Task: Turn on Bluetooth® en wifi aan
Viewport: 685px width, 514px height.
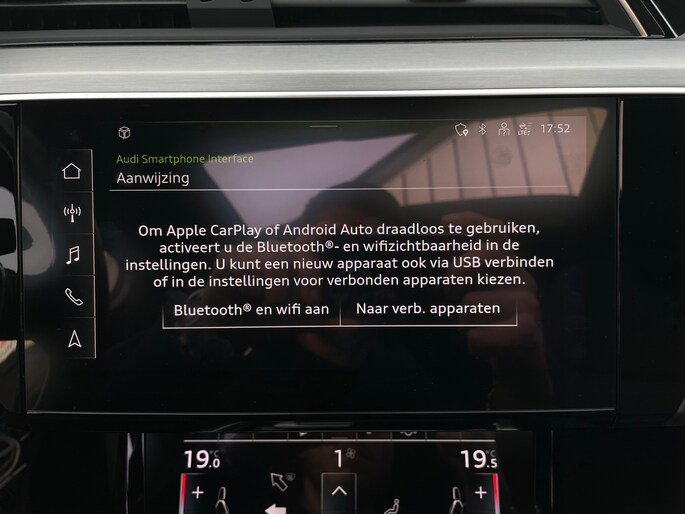Action: click(251, 310)
